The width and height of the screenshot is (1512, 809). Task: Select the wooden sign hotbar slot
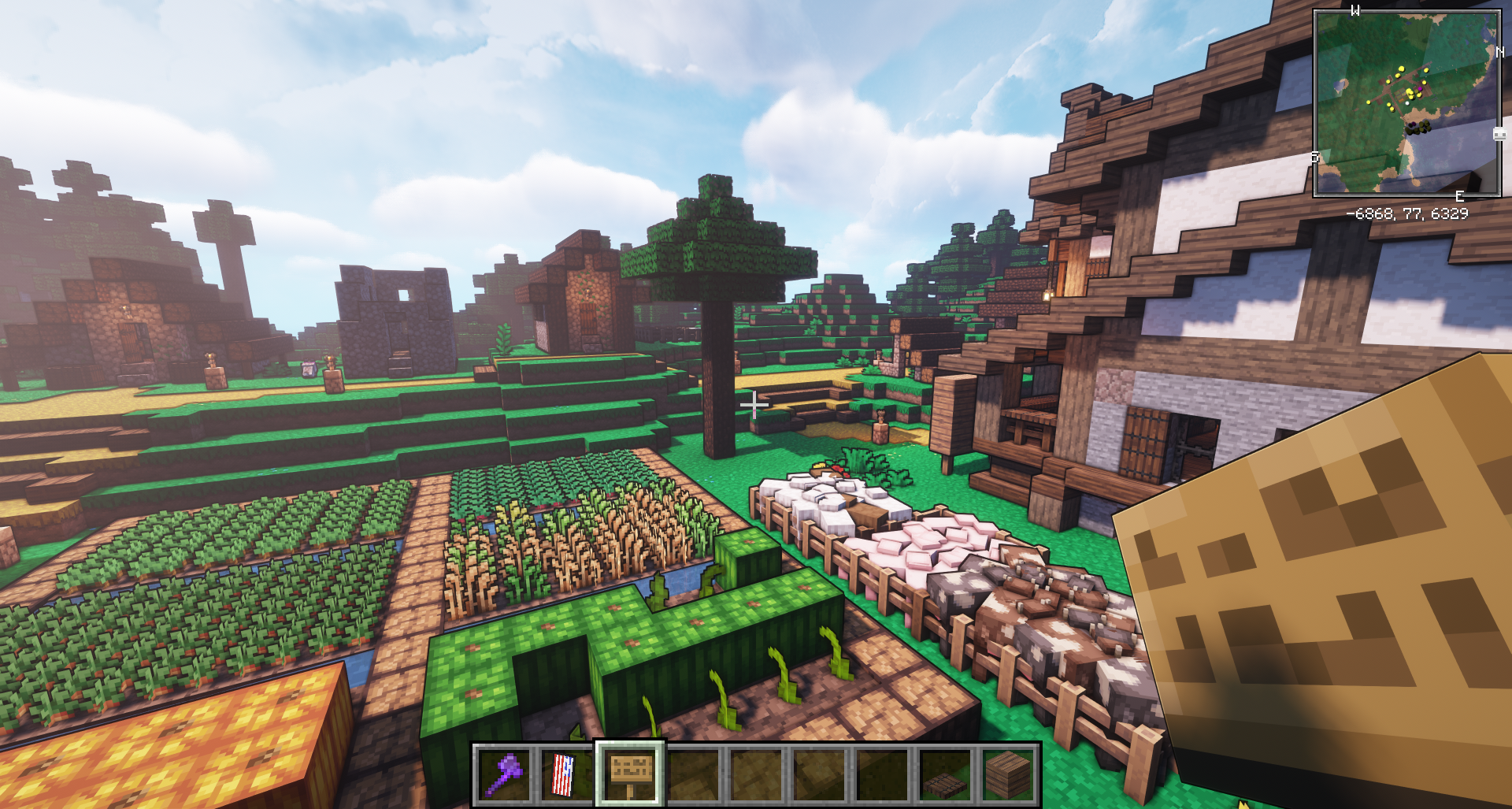(630, 775)
